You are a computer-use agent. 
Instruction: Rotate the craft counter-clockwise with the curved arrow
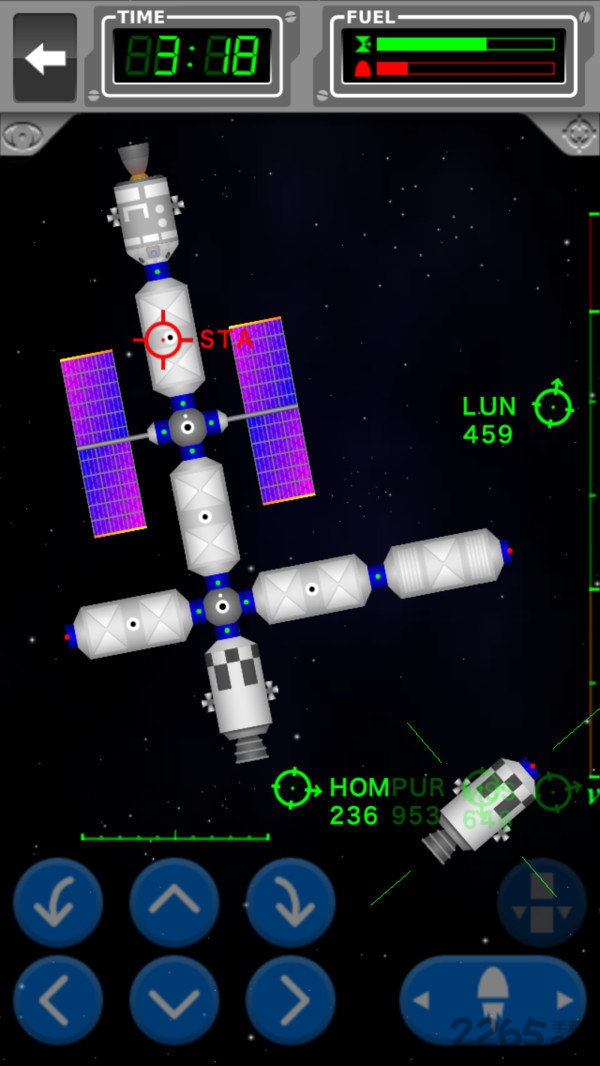coord(58,903)
